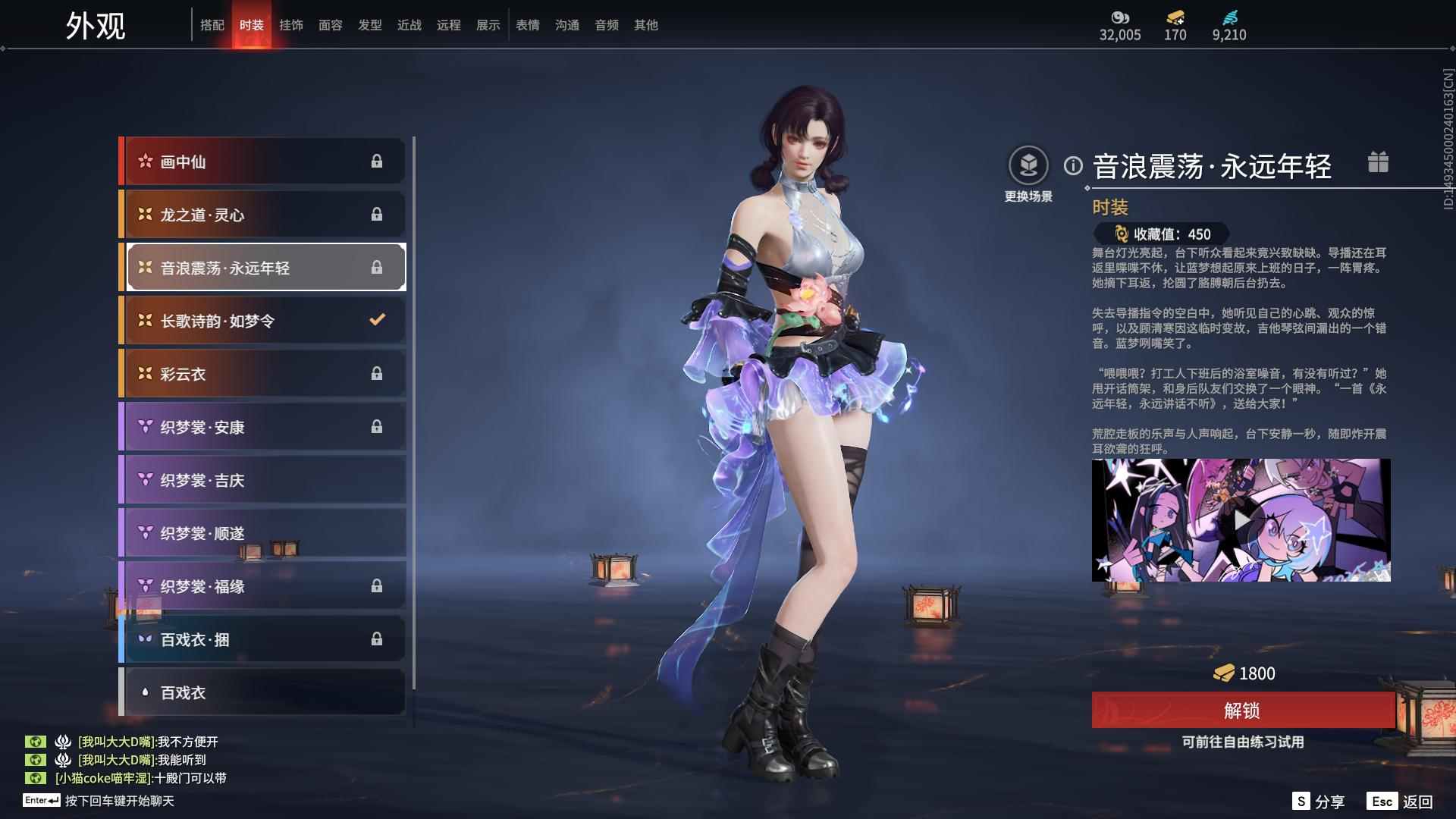
Task: Toggle the equipped checkmark on 长歌诗韵·如梦令
Action: (x=378, y=320)
